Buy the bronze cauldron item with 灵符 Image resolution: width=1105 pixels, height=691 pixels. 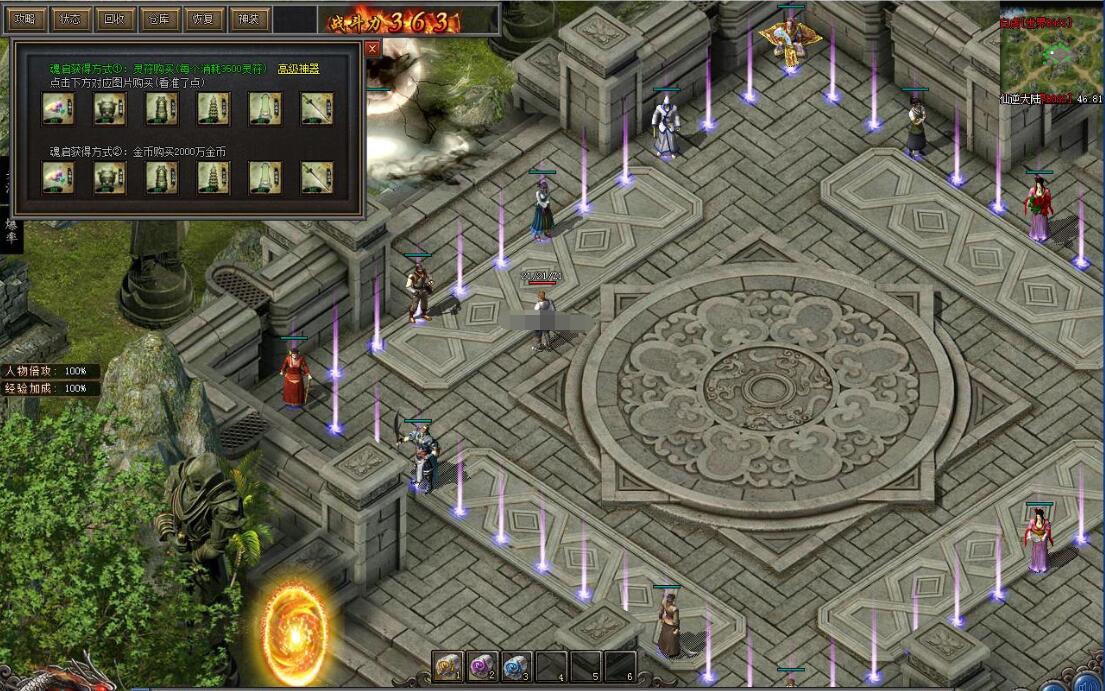coord(110,108)
